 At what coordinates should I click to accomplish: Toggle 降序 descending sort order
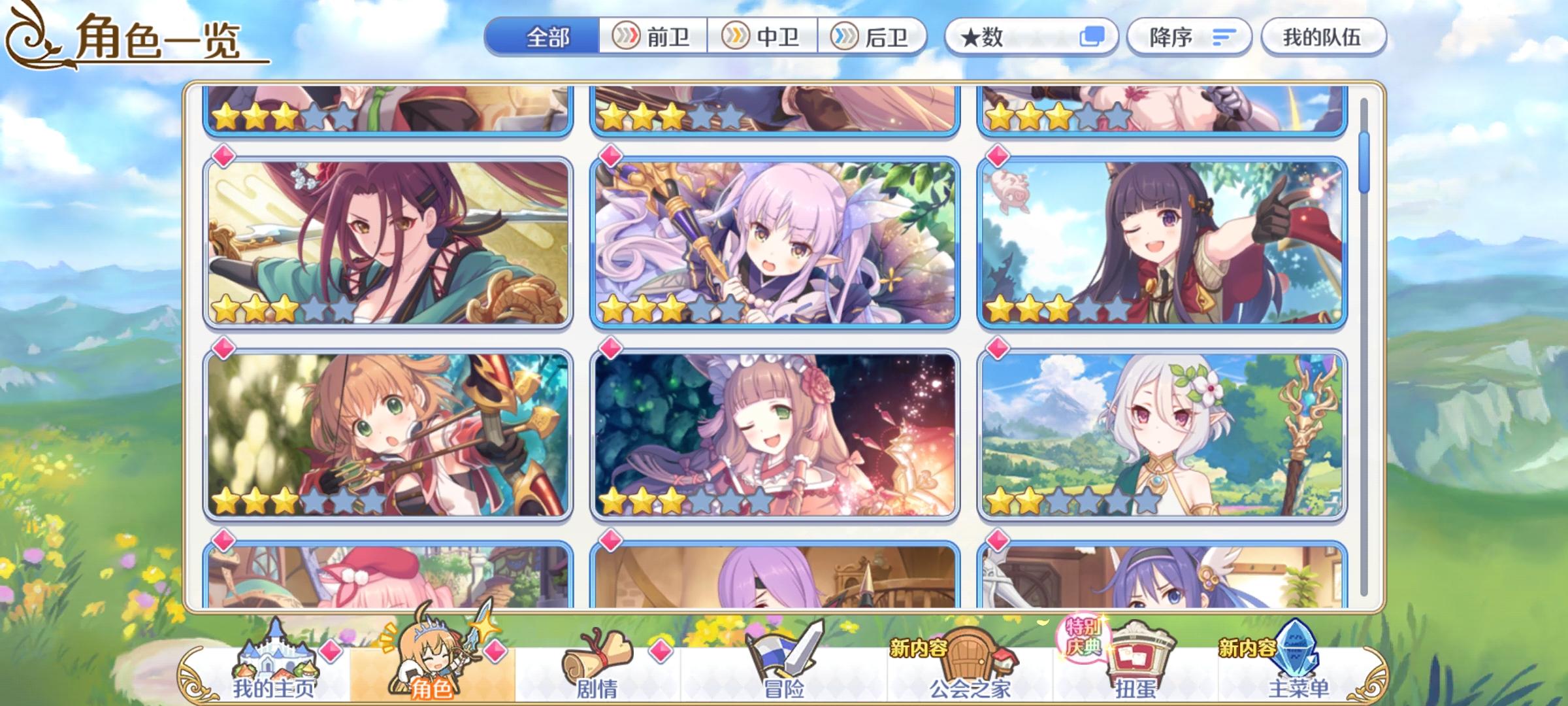click(x=1189, y=37)
